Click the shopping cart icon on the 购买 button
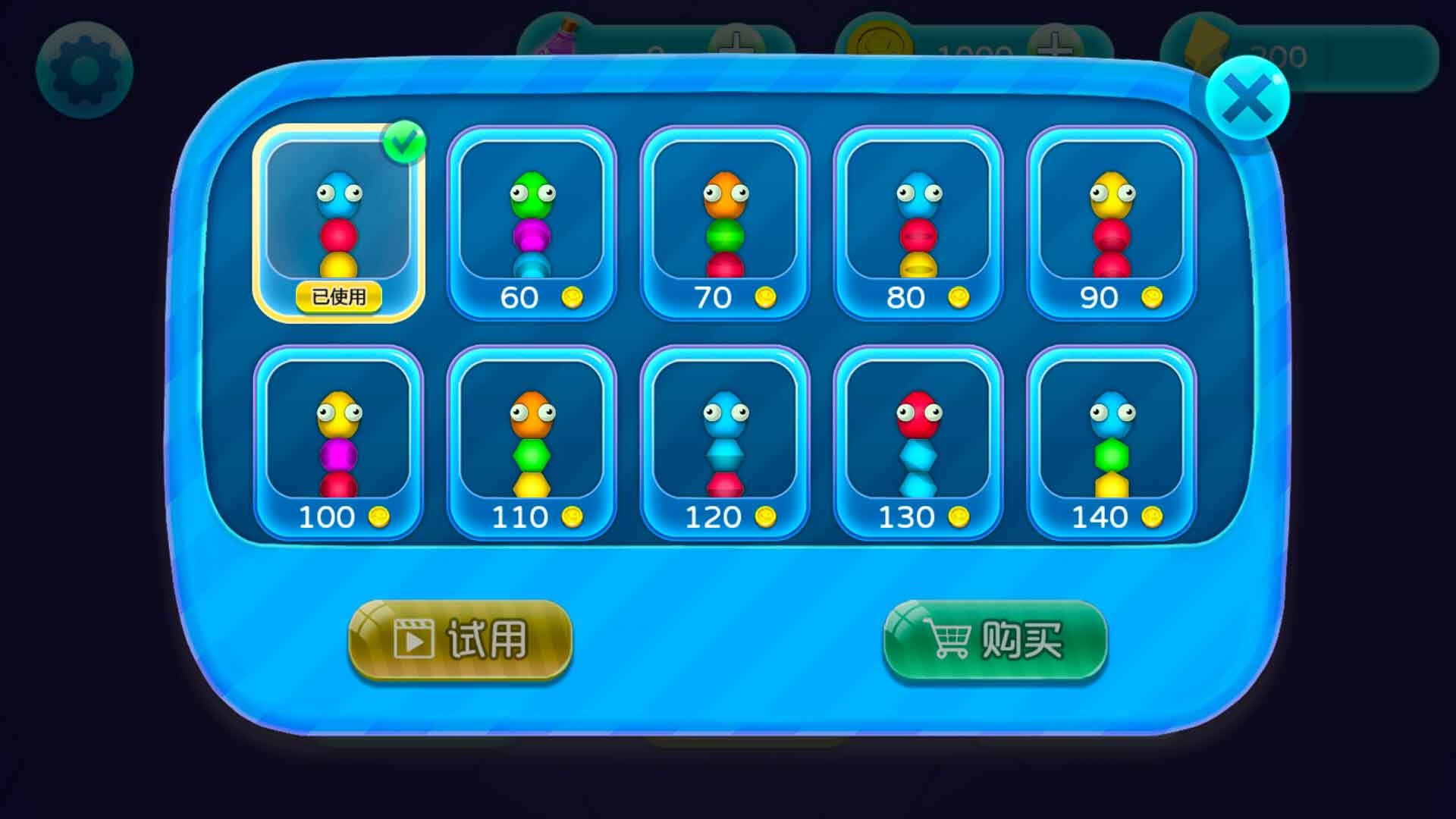1456x819 pixels. point(947,641)
